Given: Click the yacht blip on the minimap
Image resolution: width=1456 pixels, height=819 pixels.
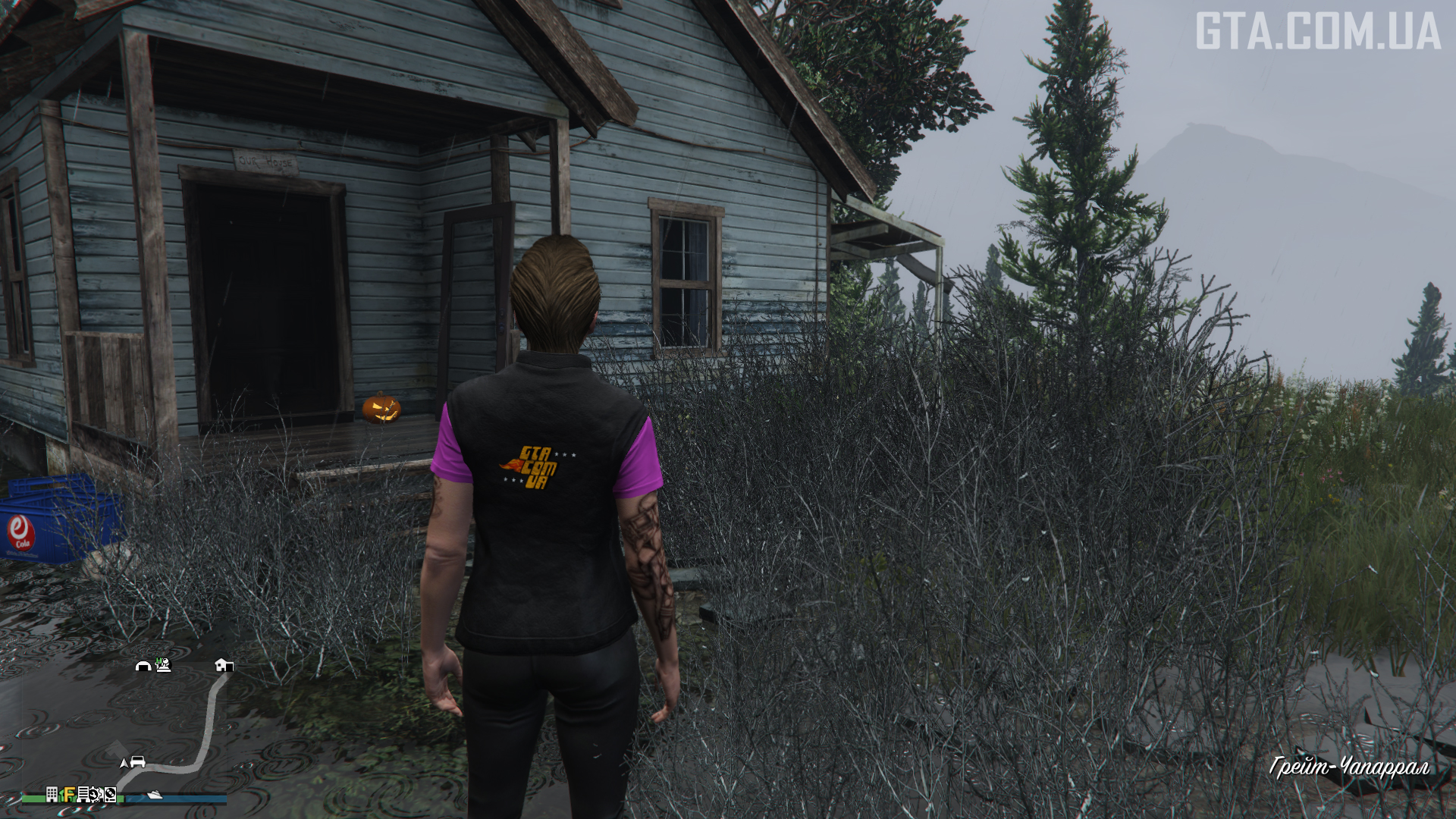Looking at the screenshot, I should pos(155,794).
